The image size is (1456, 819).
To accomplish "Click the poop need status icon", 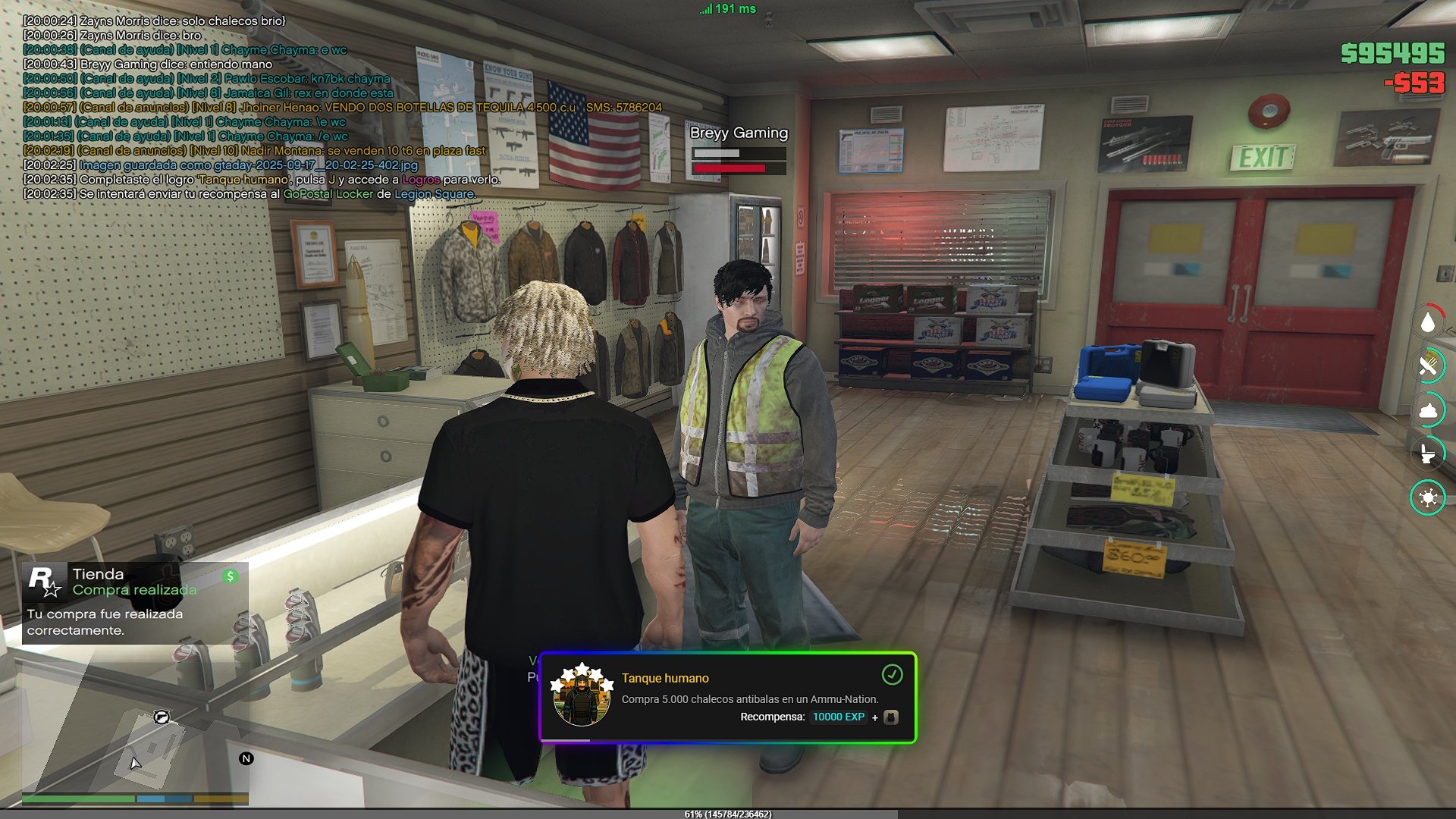I will point(1428,410).
